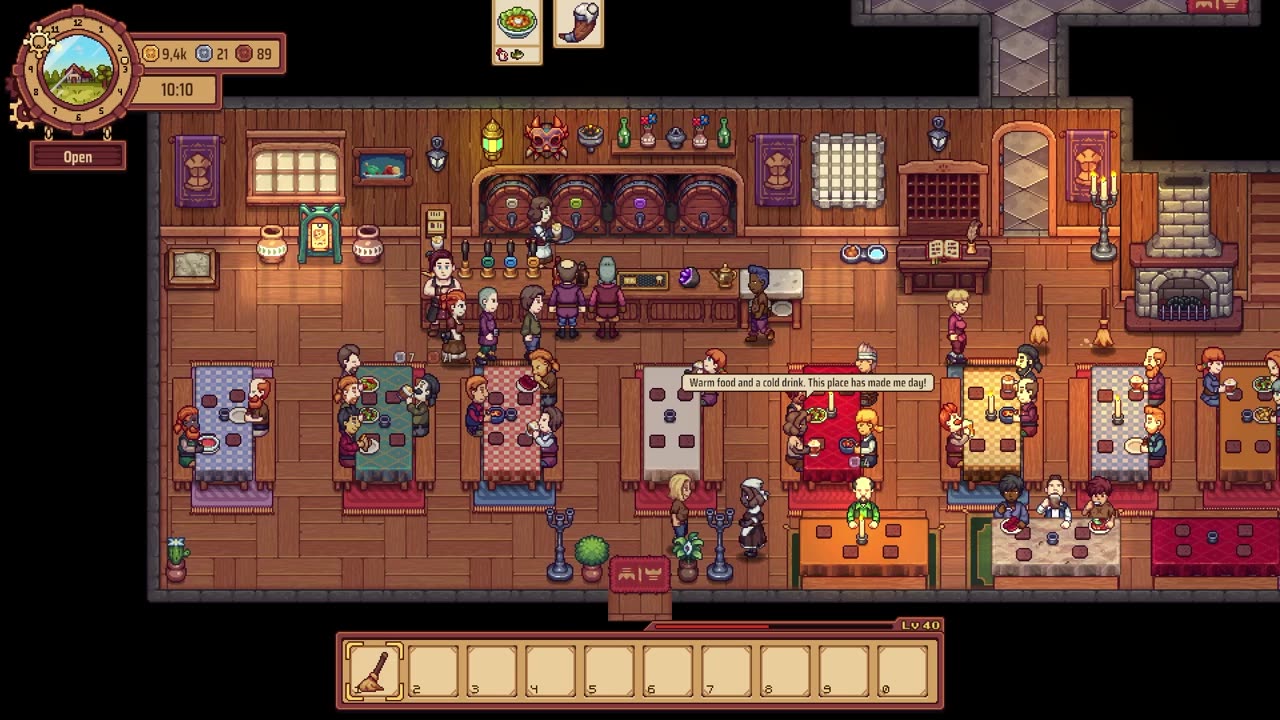Screen dimensions: 1280x720
Task: Click the day clock dial
Action: [77, 70]
